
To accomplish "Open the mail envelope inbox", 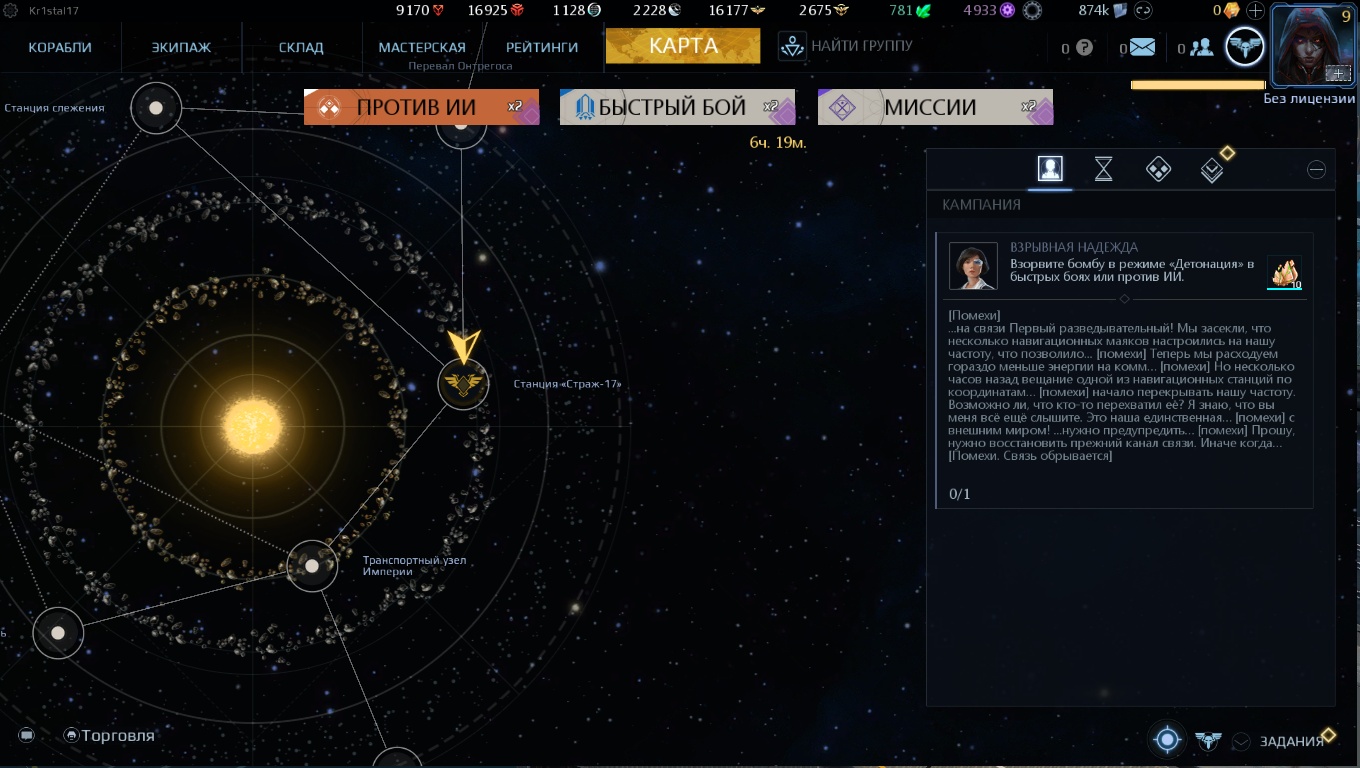I will point(1142,47).
